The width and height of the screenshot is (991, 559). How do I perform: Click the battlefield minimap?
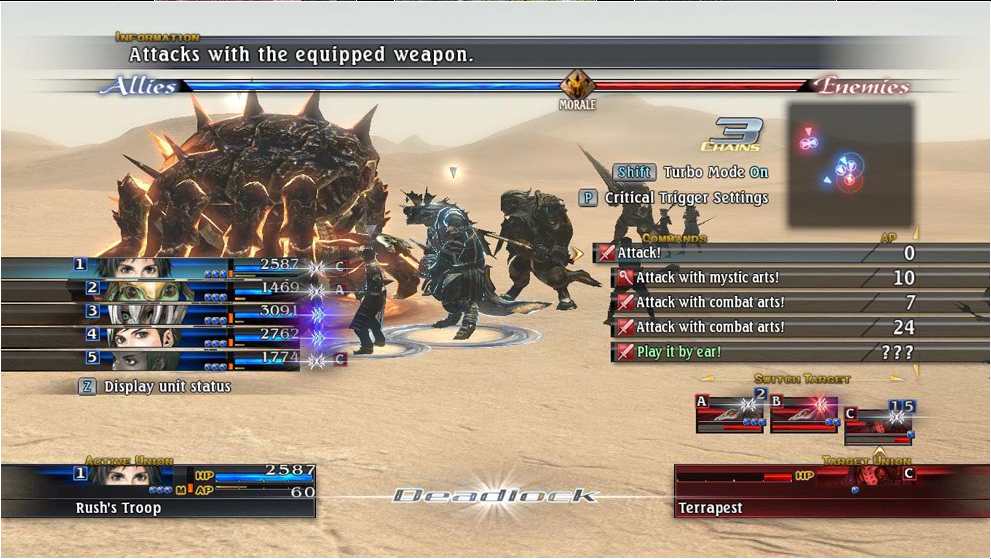tap(850, 164)
